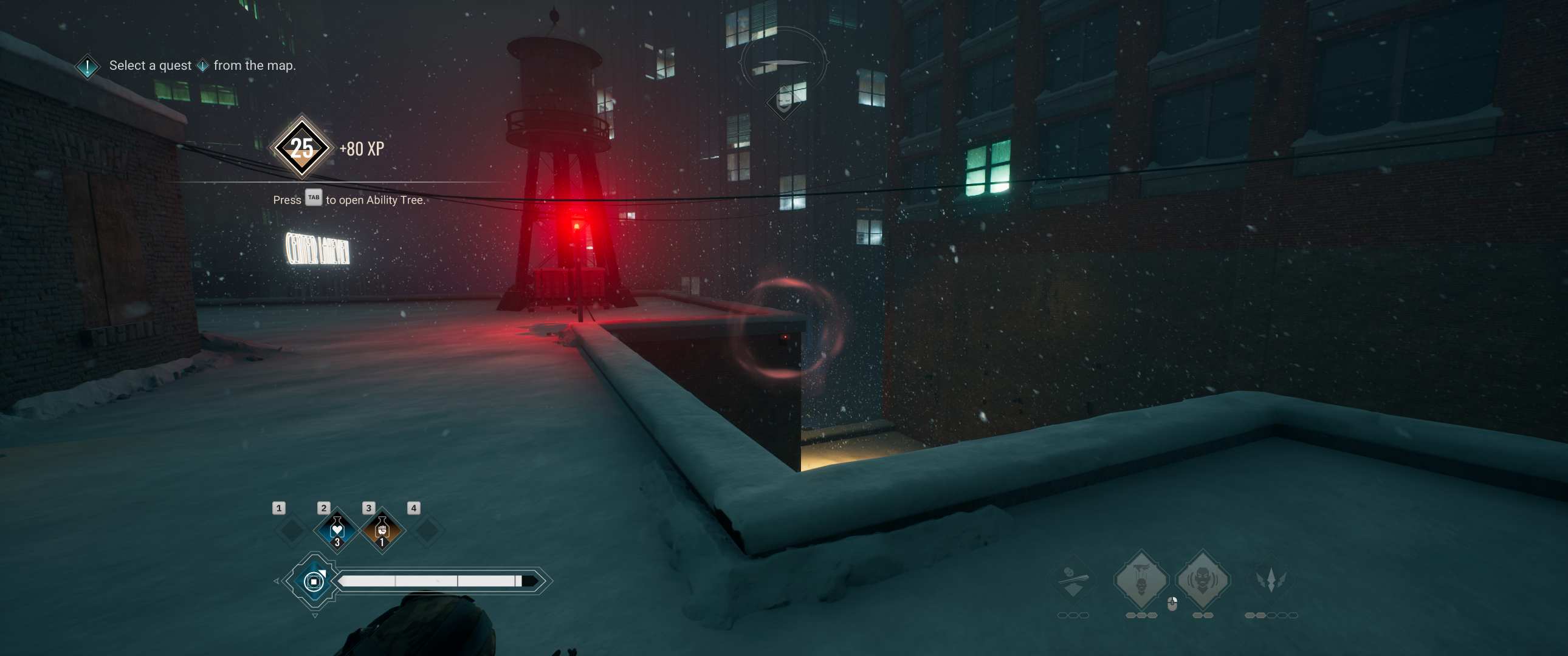Select the heart flask healing potion in slot 2

[338, 530]
